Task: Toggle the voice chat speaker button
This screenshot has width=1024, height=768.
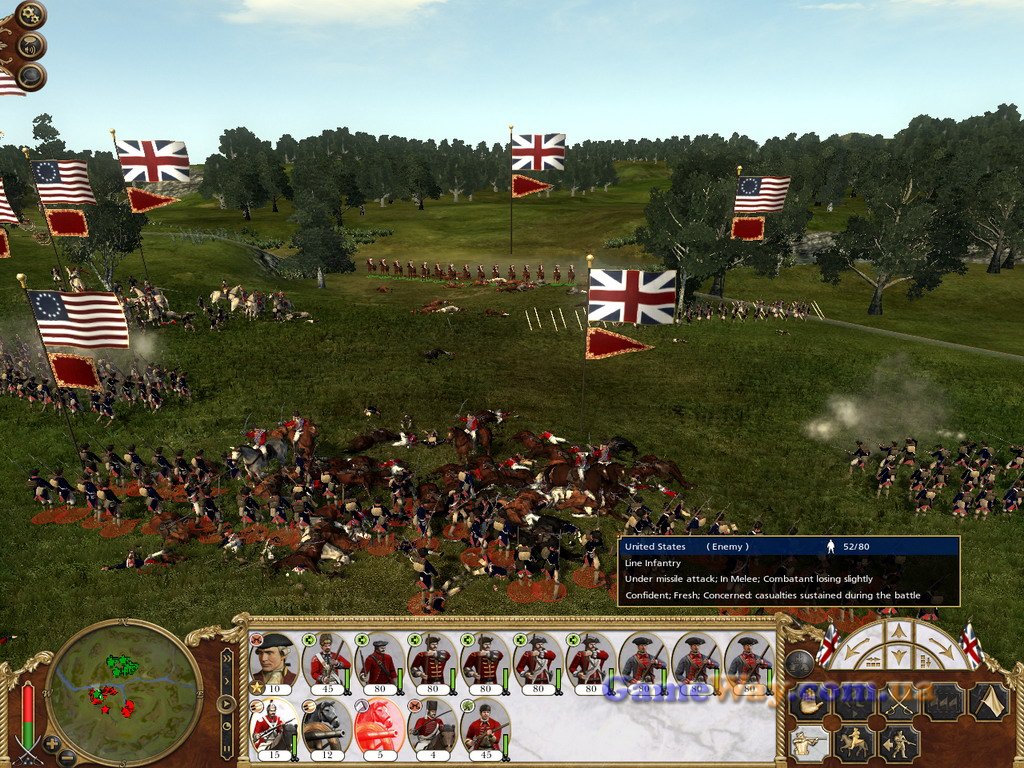Action: pyautogui.click(x=32, y=45)
